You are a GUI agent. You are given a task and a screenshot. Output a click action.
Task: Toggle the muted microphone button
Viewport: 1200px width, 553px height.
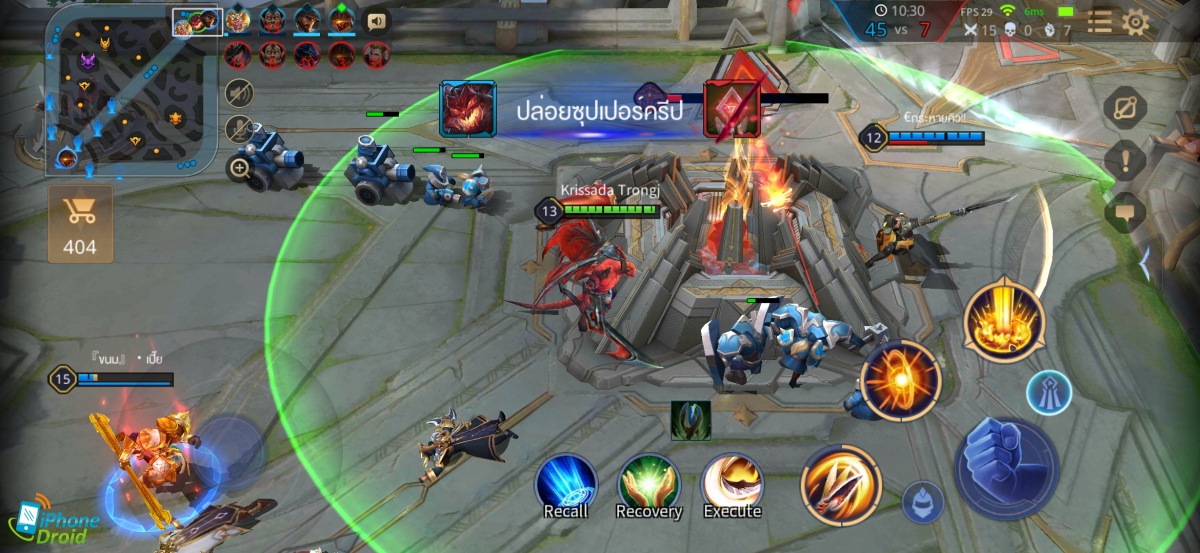click(x=239, y=130)
